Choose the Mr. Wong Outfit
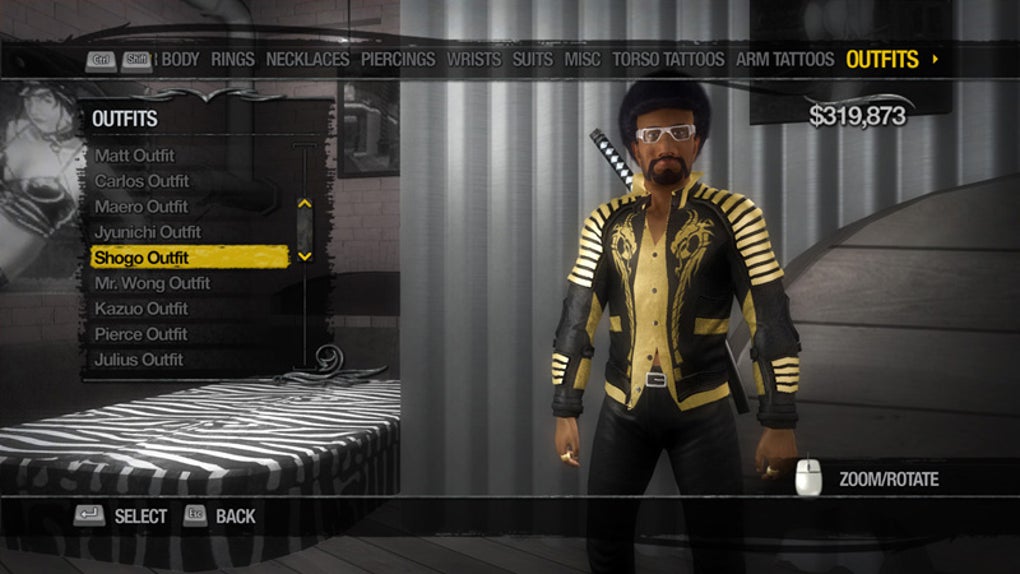 [x=152, y=283]
